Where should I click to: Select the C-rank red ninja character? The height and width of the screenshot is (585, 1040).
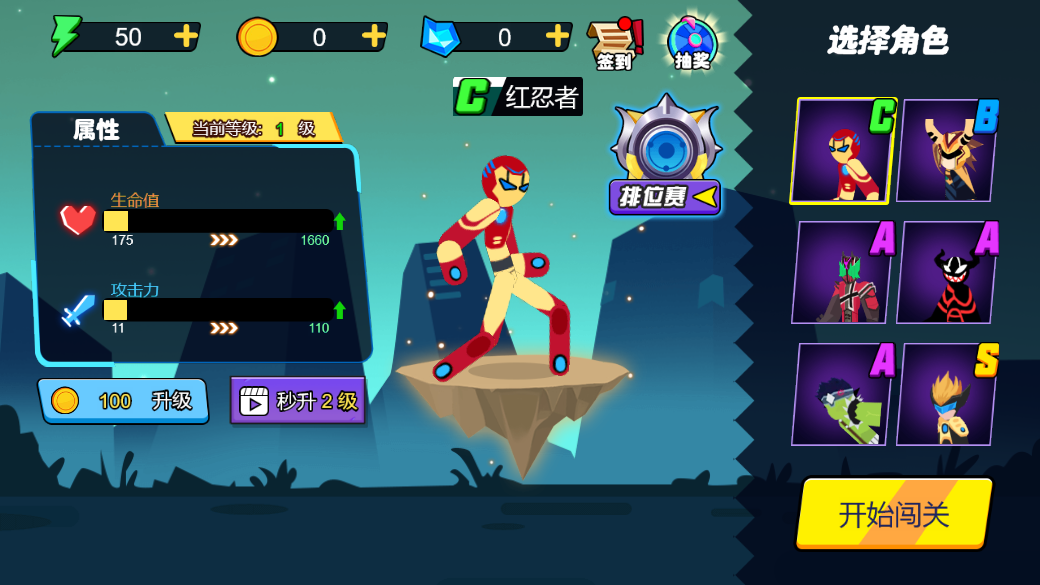842,151
